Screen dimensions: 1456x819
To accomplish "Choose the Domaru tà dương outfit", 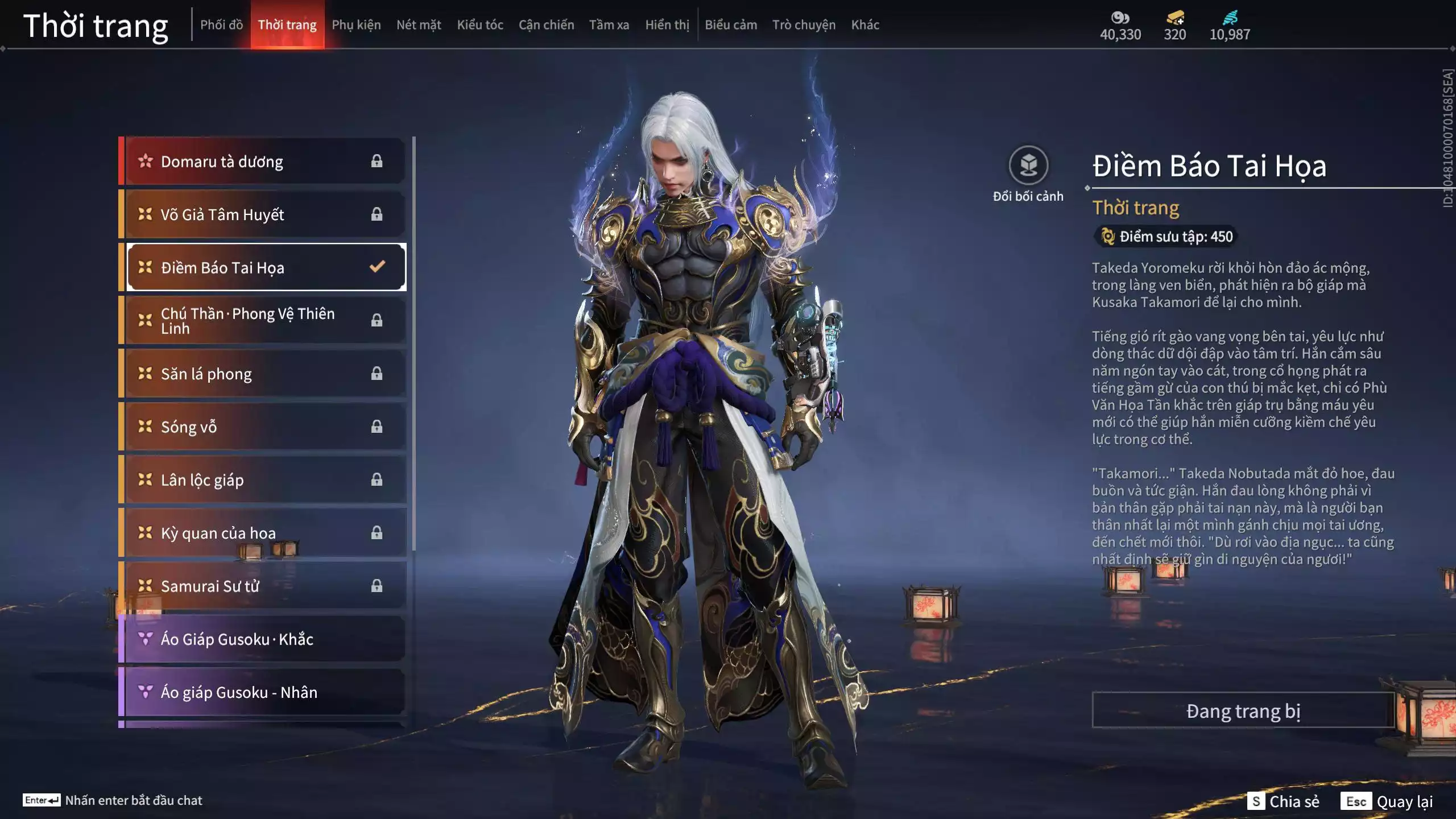I will coord(264,162).
